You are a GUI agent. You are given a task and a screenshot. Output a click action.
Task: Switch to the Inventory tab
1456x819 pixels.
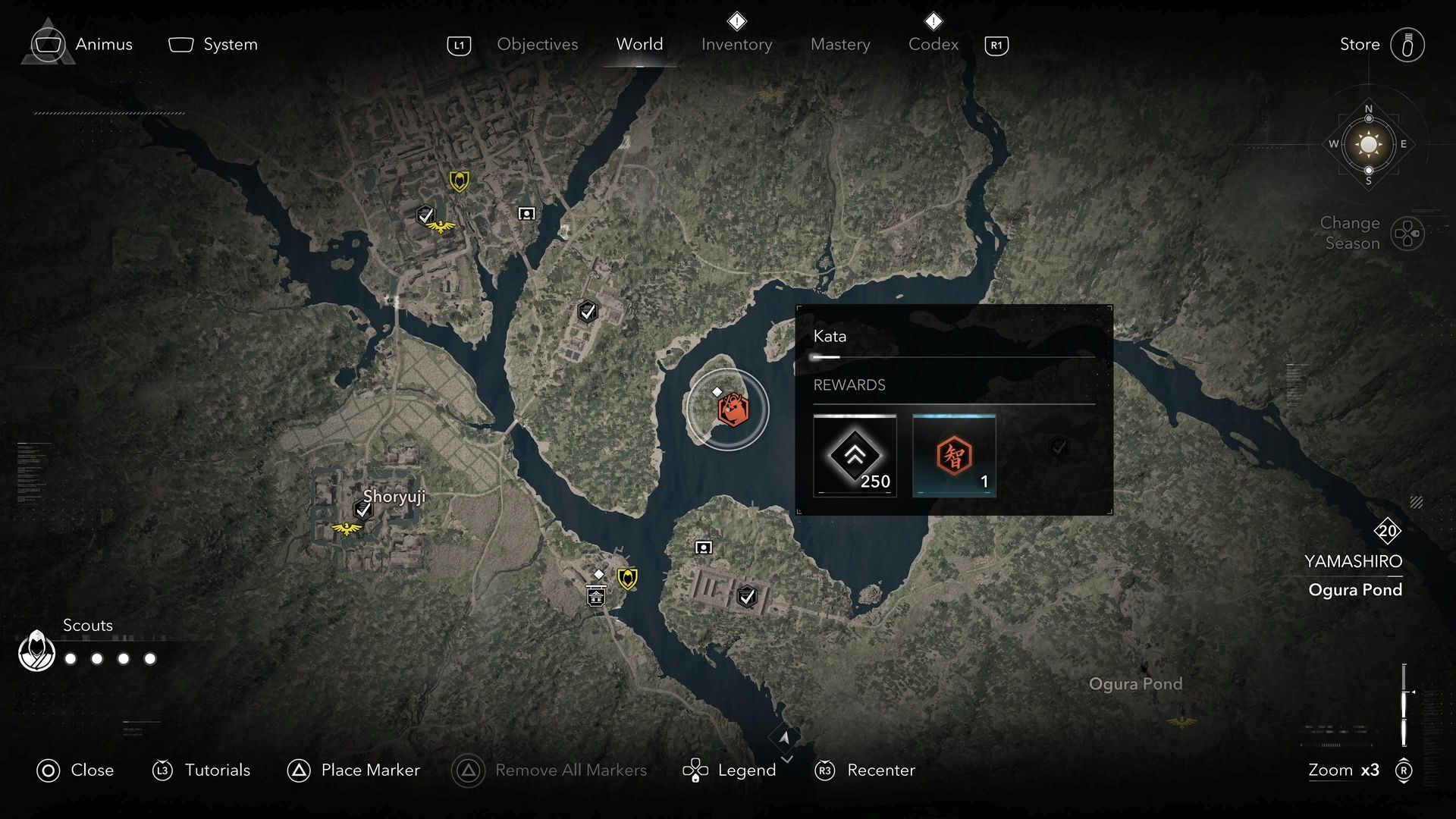point(736,45)
